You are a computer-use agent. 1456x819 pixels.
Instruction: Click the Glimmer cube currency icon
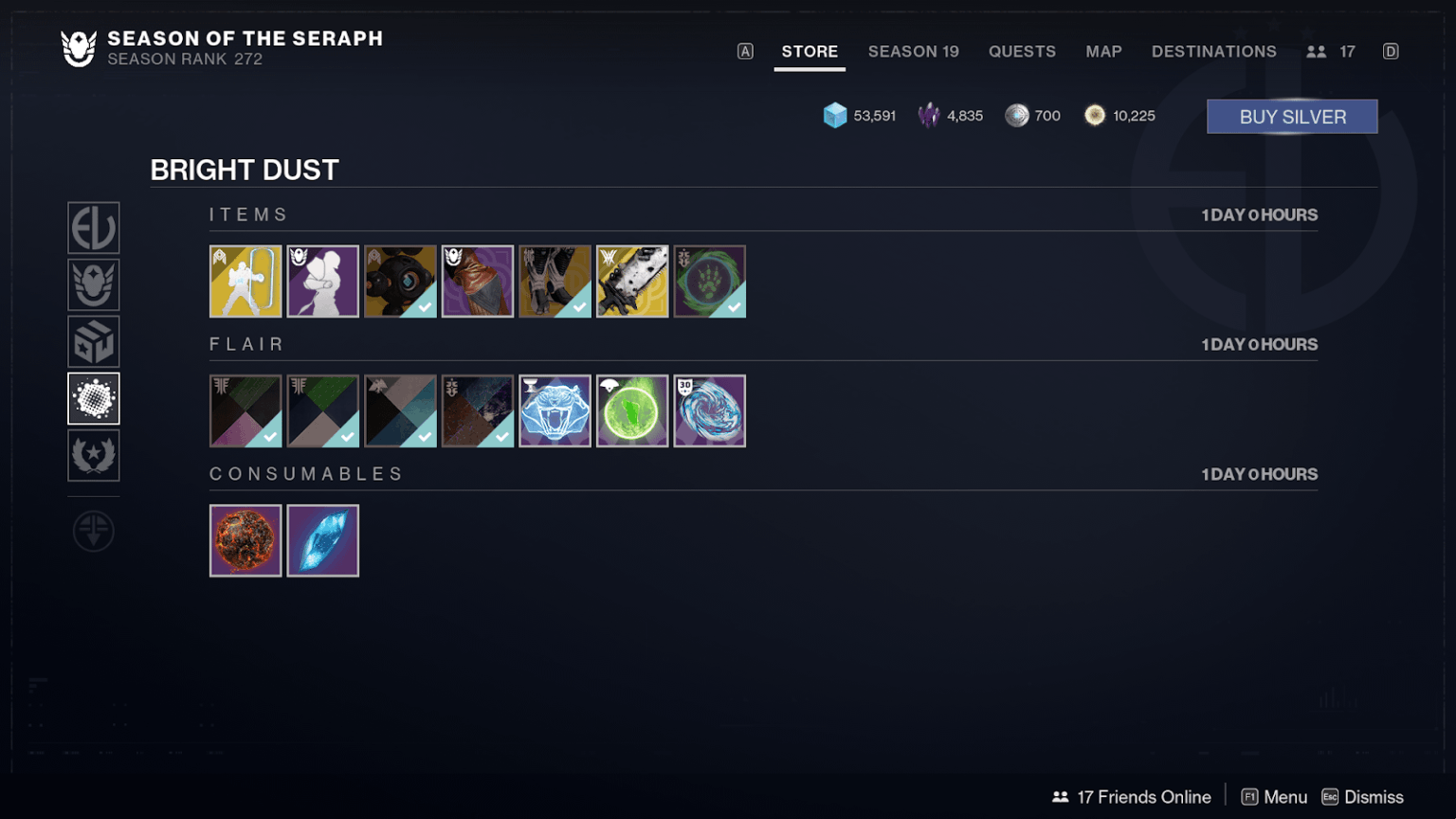click(834, 115)
